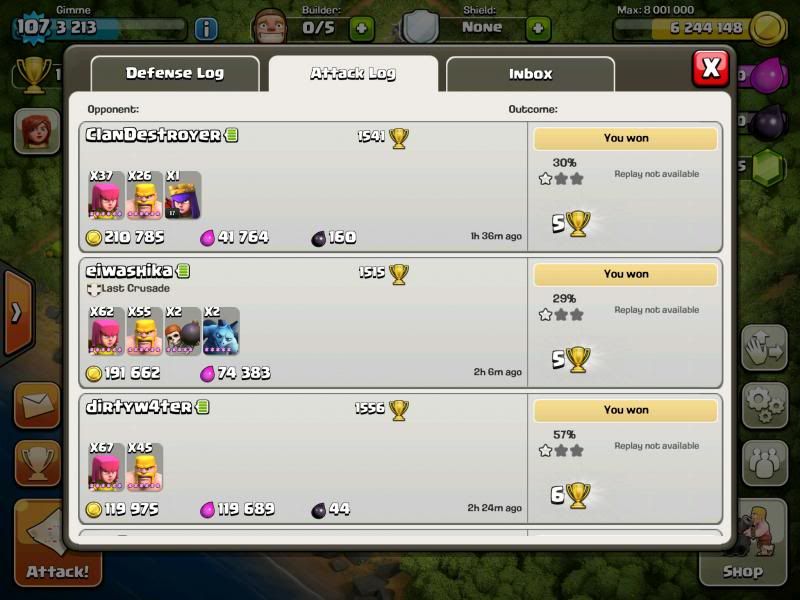800x600 pixels.
Task: Select the Attack Log tab
Action: (x=353, y=73)
